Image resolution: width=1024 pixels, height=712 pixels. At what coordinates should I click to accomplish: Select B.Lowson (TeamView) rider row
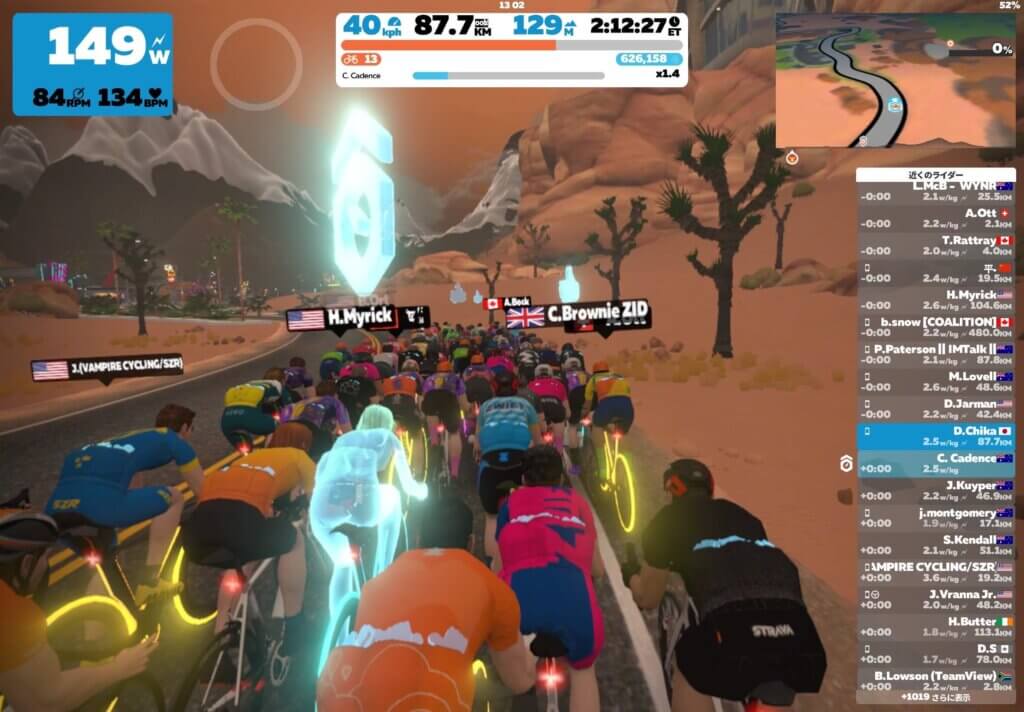pos(935,680)
